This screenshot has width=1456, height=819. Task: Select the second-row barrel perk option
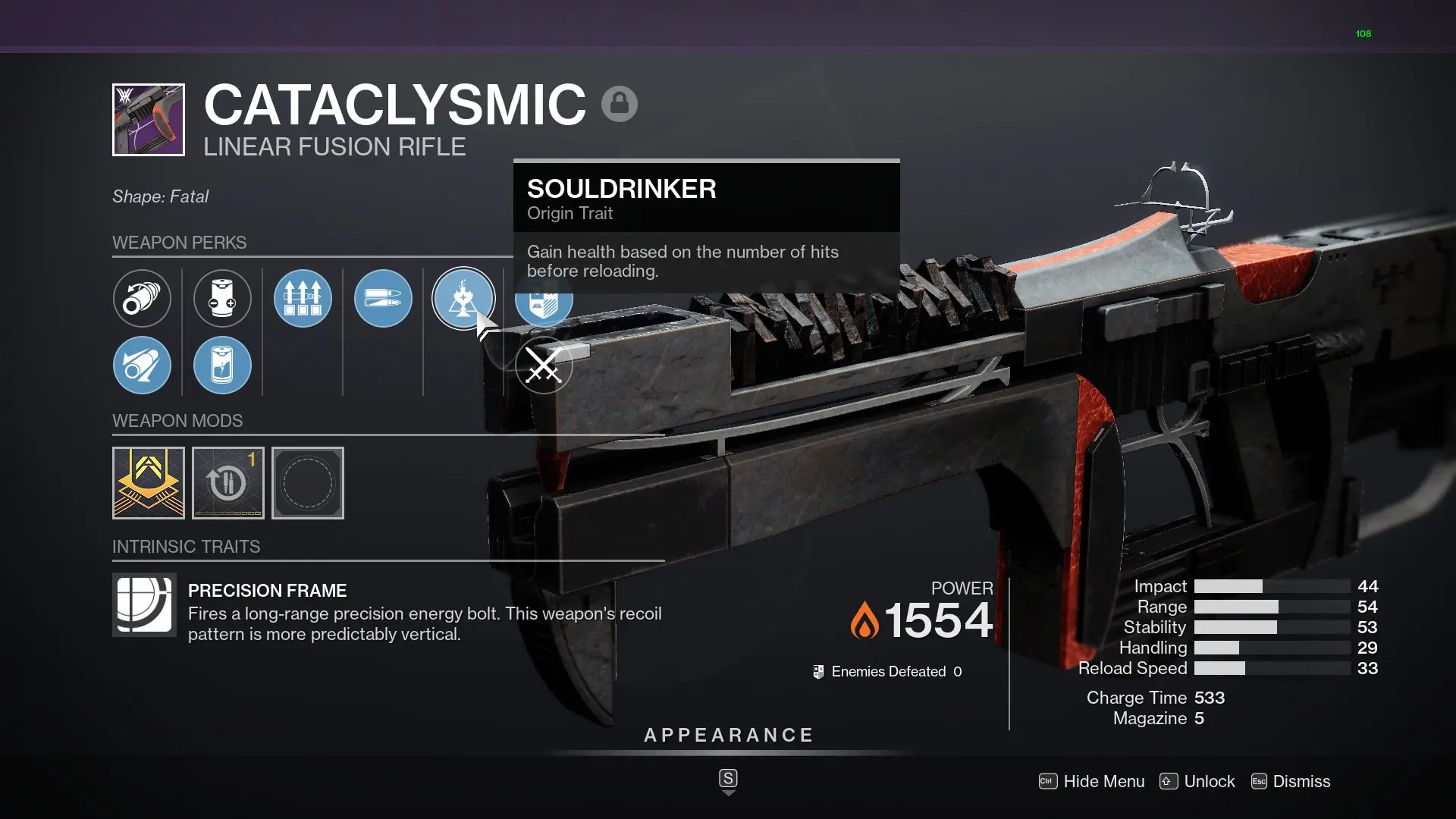point(142,365)
